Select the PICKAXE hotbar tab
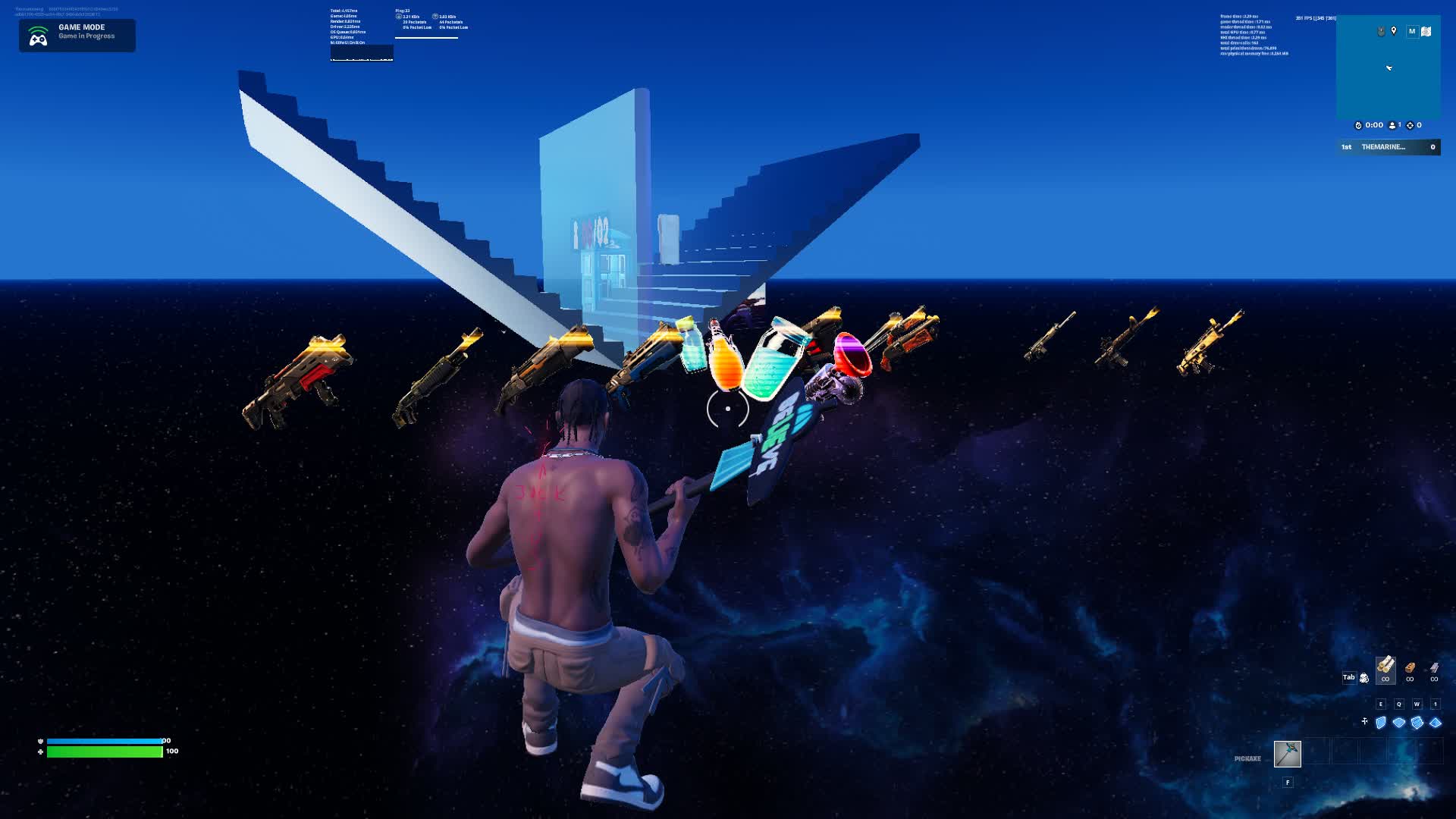Image resolution: width=1456 pixels, height=819 pixels. (1246, 757)
